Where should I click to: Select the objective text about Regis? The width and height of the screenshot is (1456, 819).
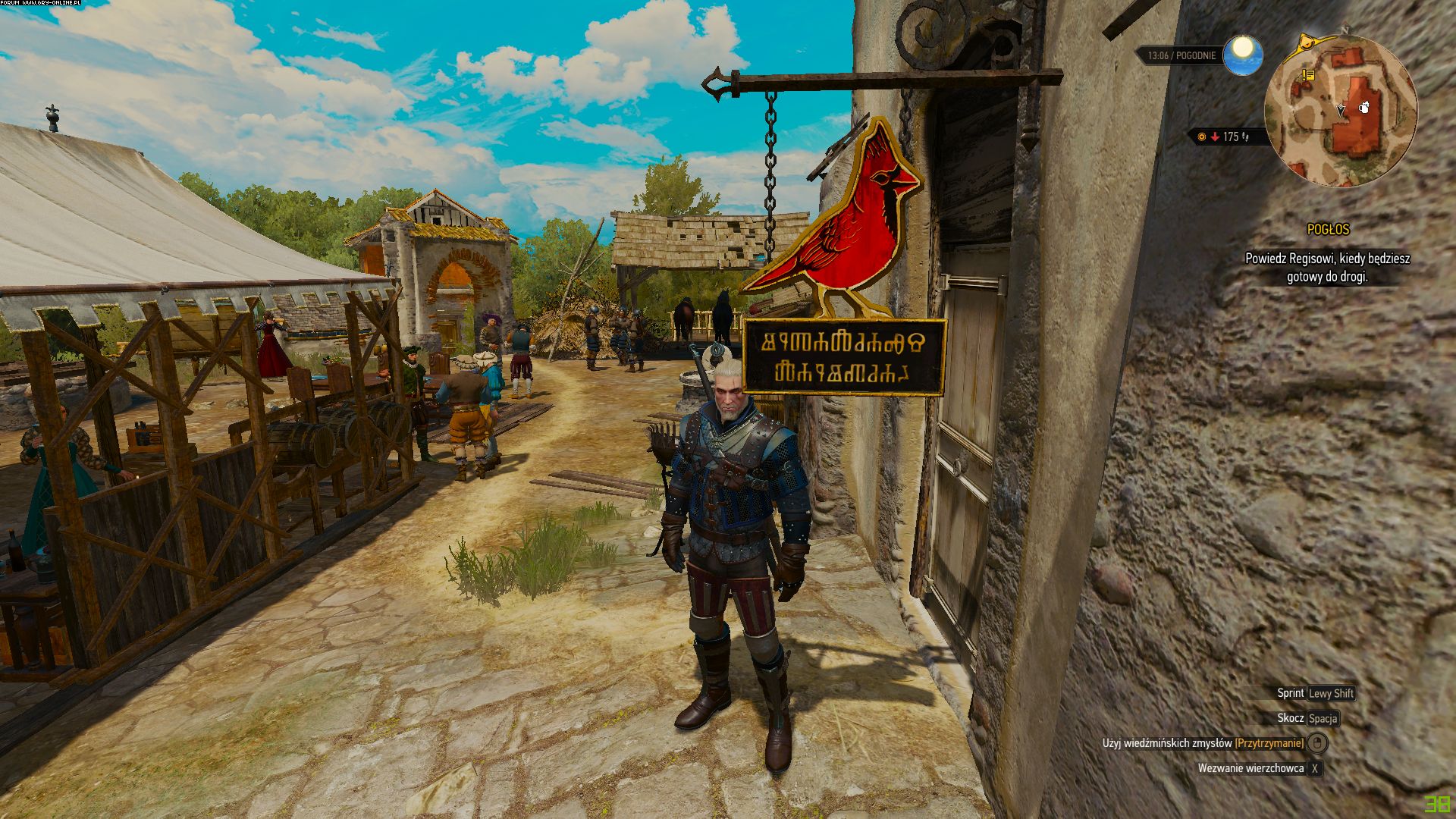[x=1327, y=268]
